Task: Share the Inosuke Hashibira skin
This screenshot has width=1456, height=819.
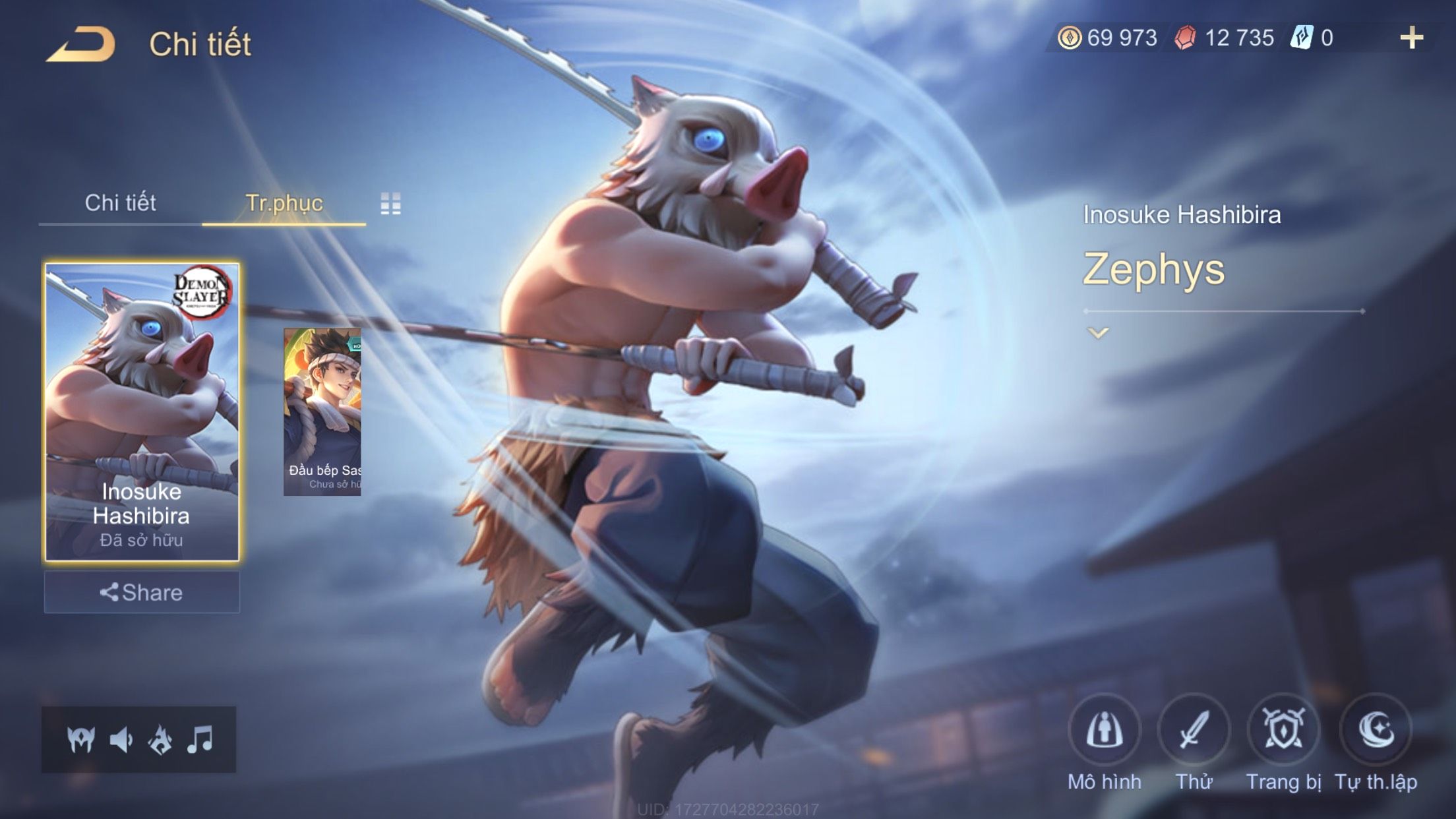Action: (142, 592)
